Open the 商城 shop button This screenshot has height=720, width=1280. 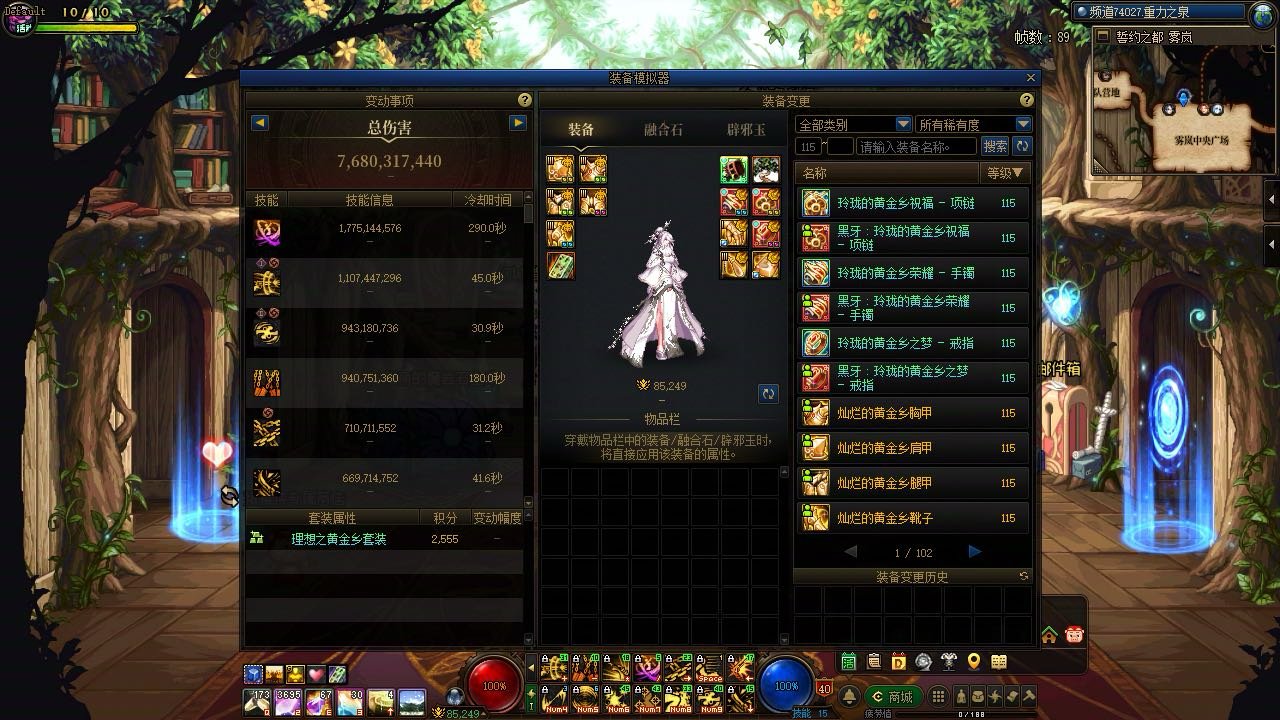point(896,695)
